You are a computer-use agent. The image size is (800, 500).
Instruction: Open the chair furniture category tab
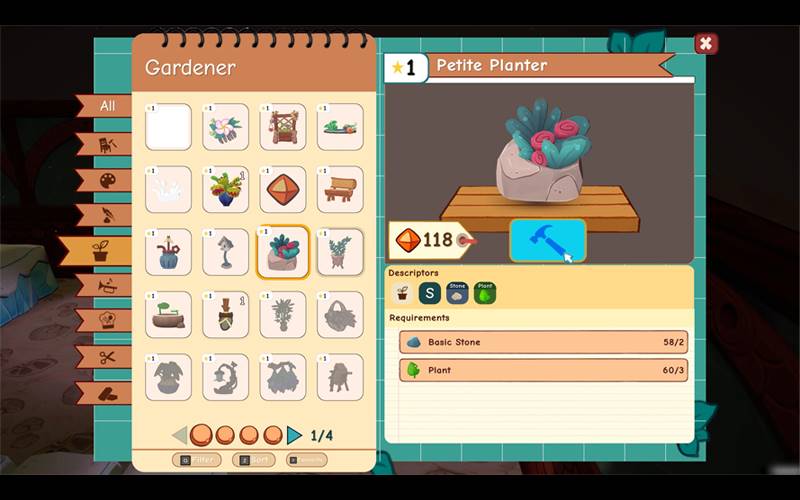point(106,144)
